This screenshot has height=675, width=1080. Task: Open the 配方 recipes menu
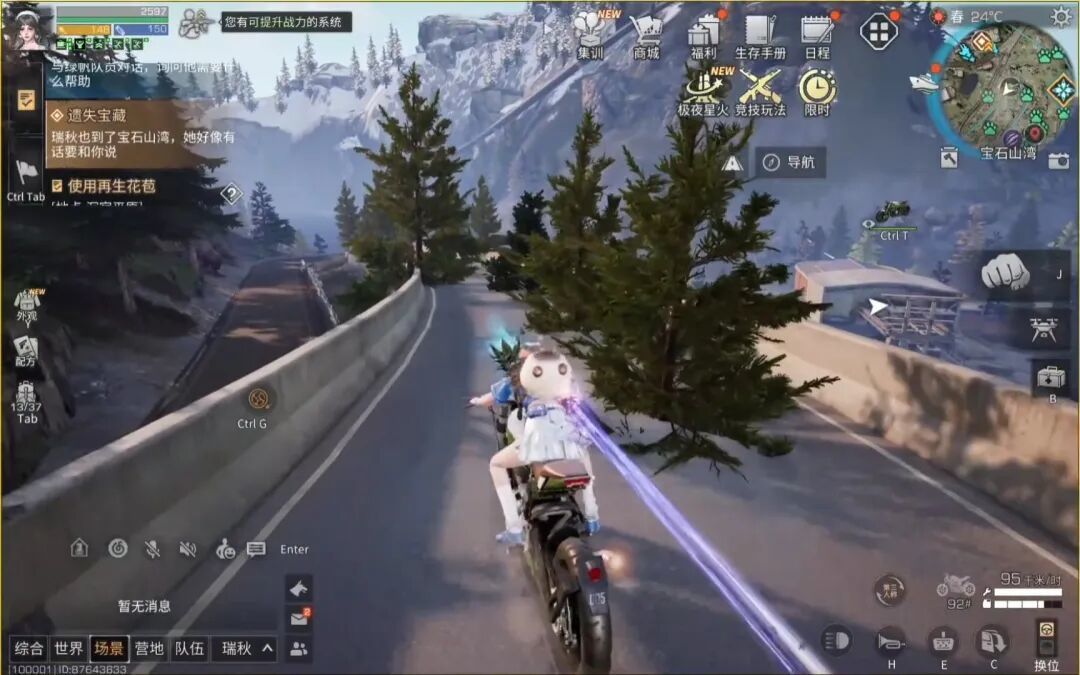point(27,351)
